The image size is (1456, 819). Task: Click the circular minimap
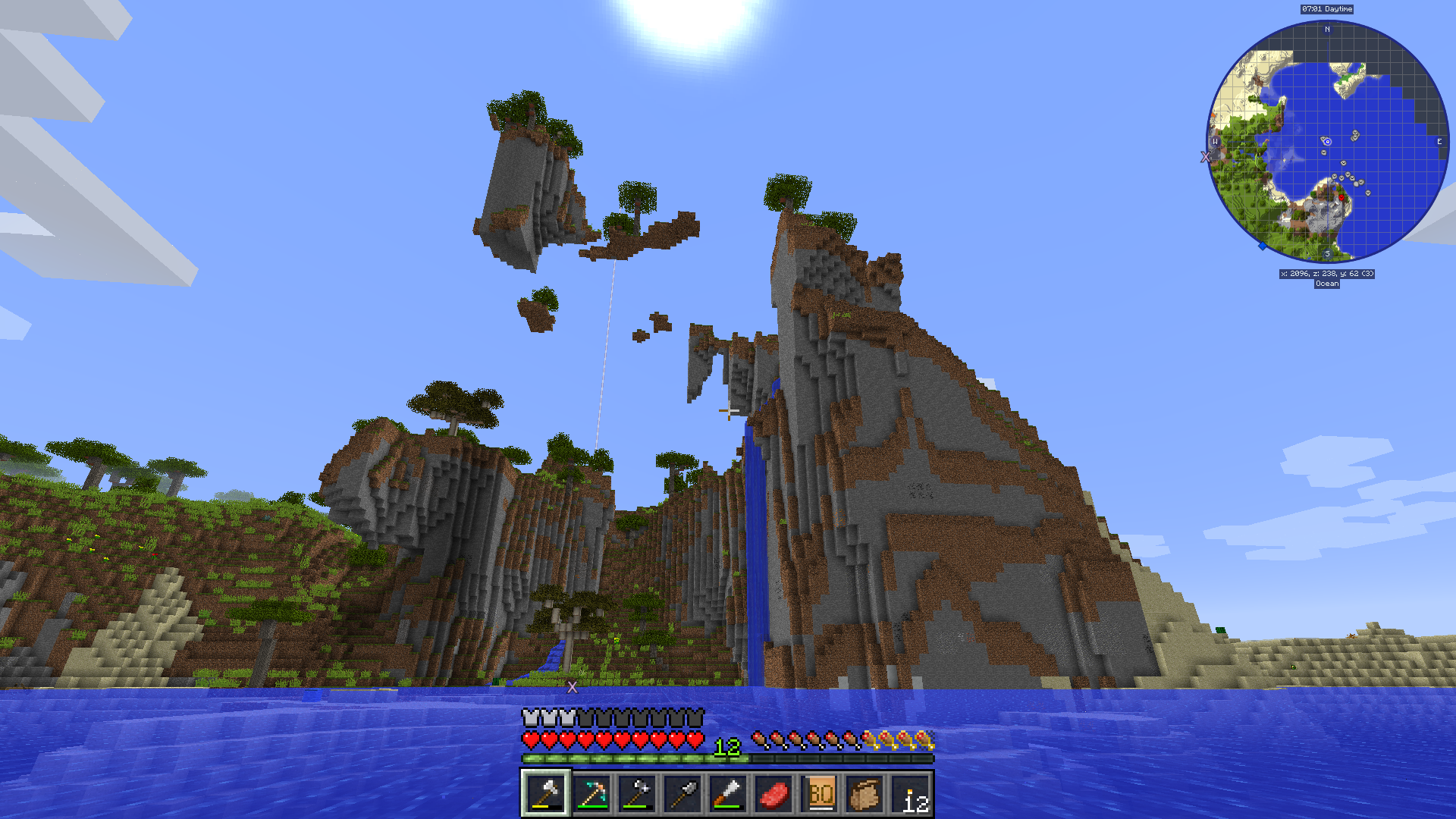tap(1327, 142)
